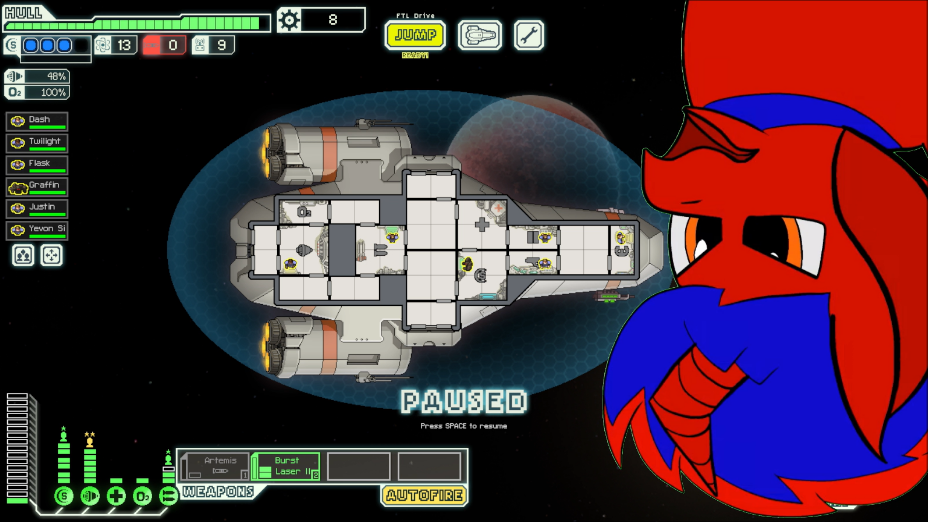
Task: Return crew to saved stations
Action: pos(50,256)
